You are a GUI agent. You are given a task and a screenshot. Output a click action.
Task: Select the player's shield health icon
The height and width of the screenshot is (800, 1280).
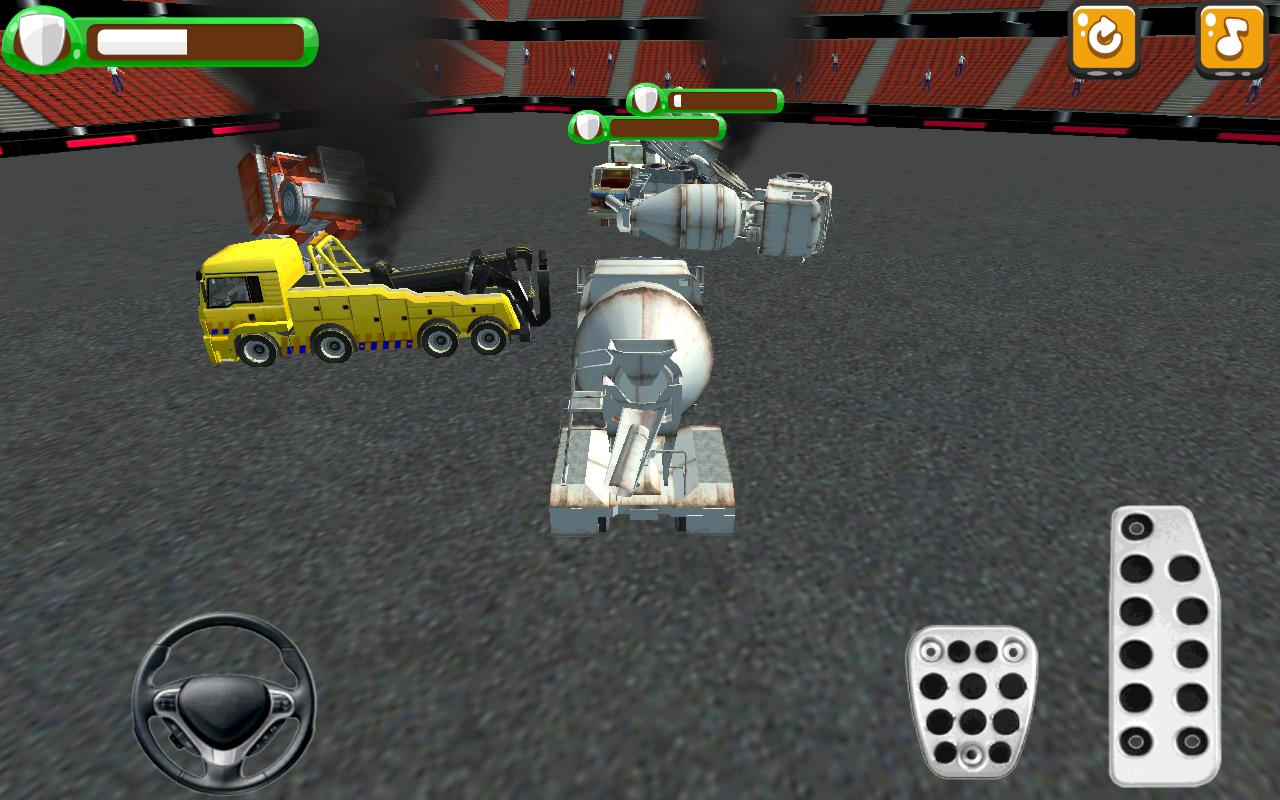[x=40, y=38]
